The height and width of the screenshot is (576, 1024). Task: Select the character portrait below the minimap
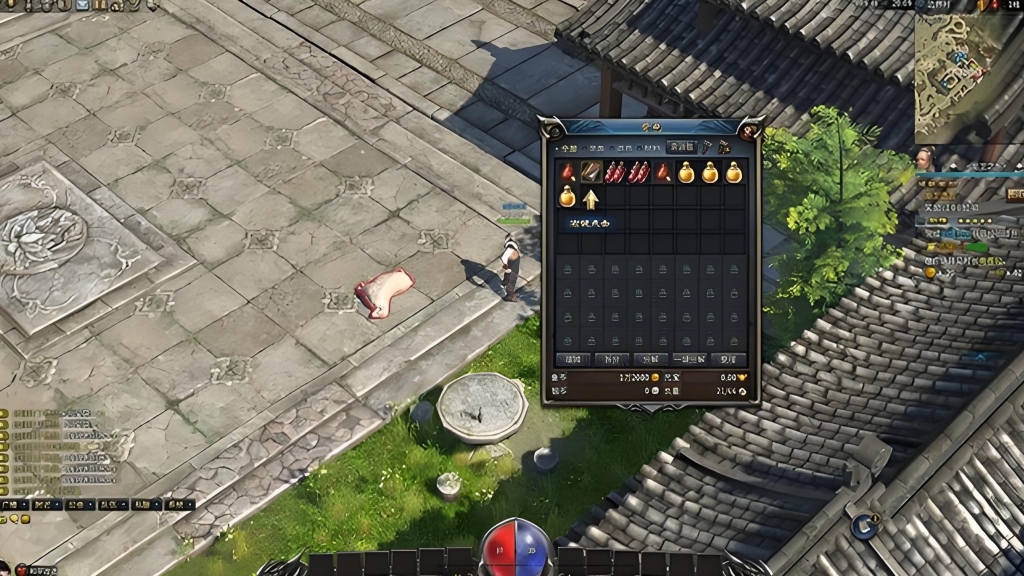pyautogui.click(x=926, y=160)
